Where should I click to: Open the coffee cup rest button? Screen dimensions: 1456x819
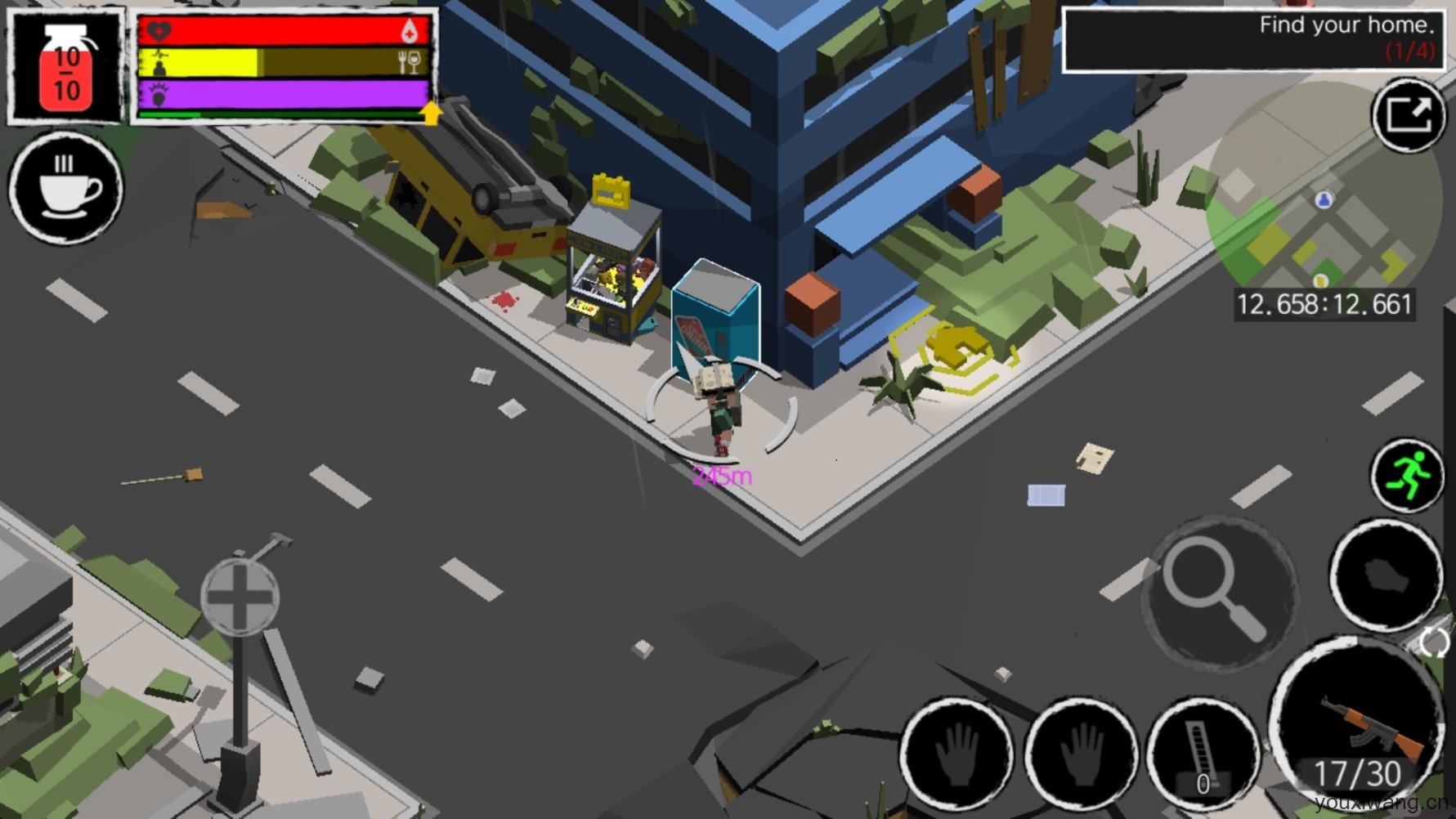(66, 188)
